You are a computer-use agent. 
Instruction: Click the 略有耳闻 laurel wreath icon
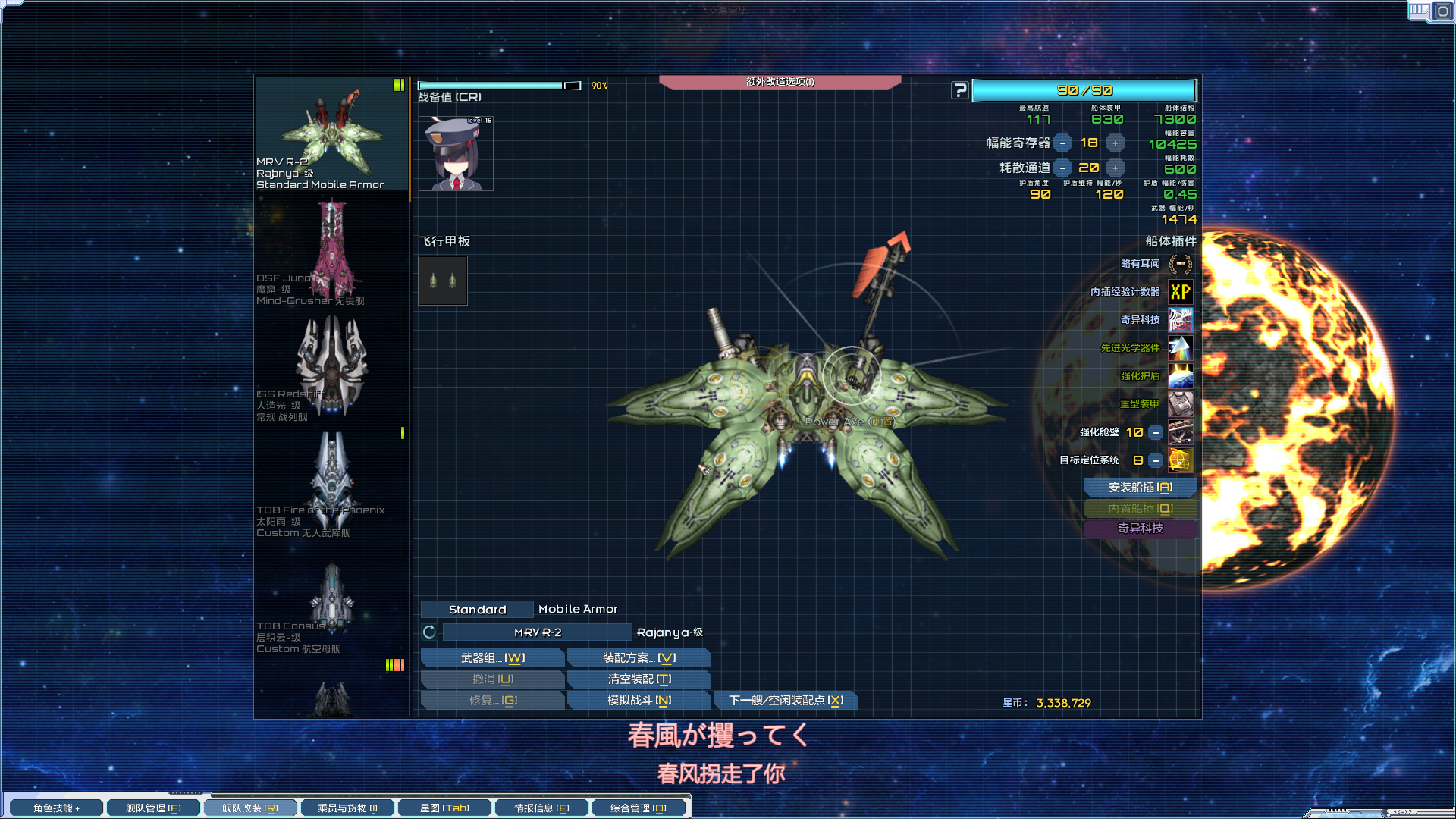(x=1180, y=263)
